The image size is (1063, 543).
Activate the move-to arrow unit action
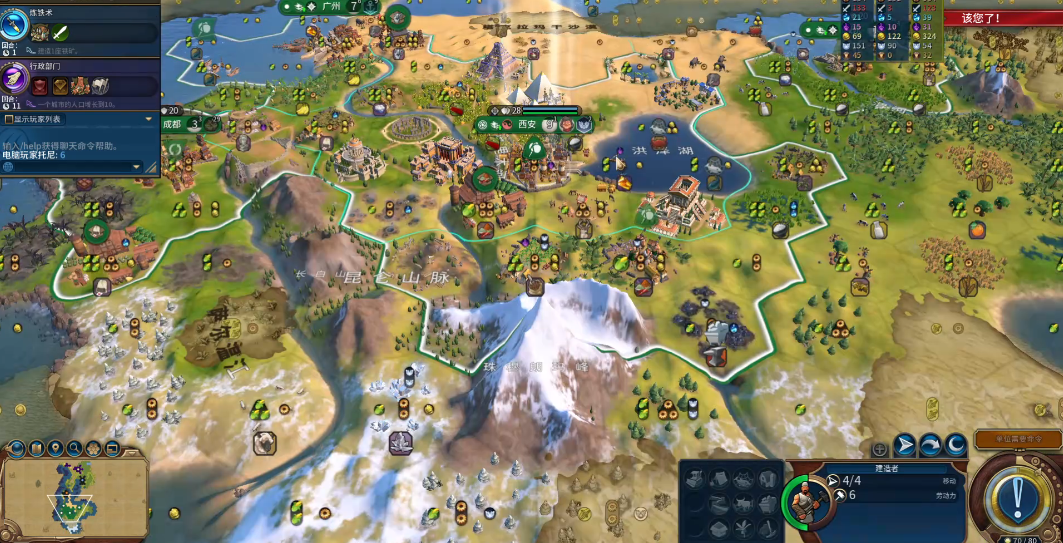pos(904,445)
